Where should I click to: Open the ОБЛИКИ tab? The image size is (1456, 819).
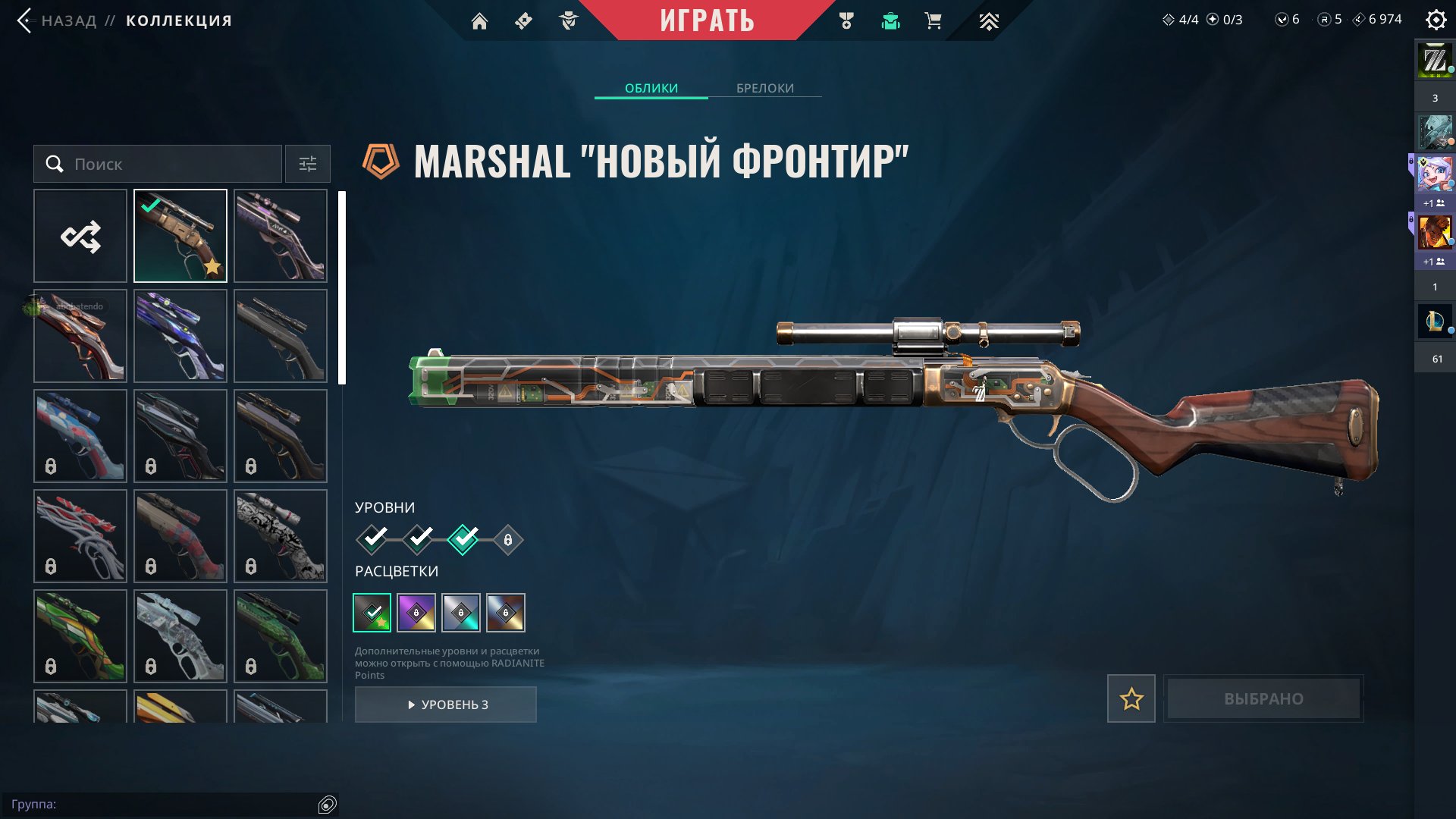(651, 88)
